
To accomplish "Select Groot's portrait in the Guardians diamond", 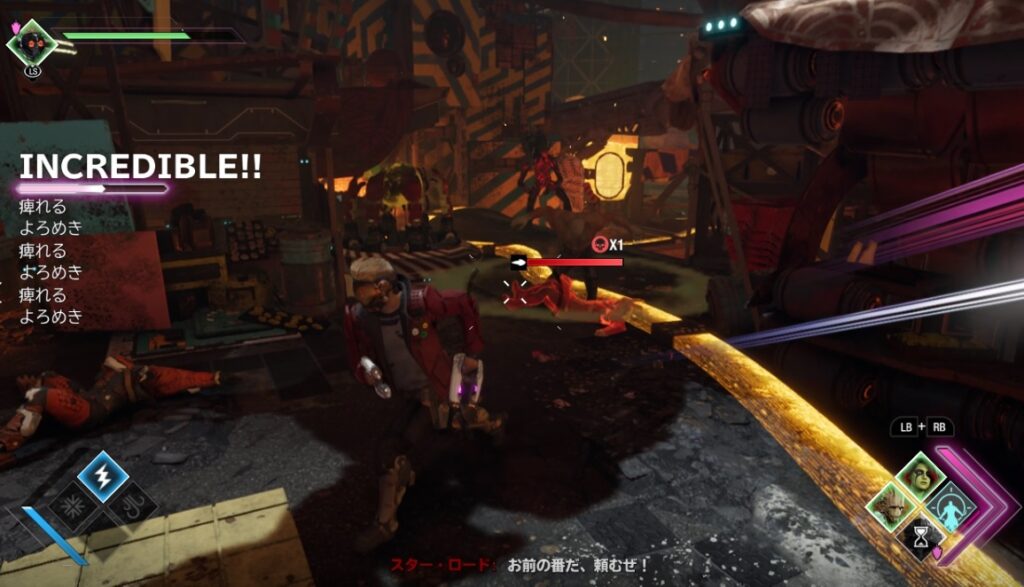I will (x=888, y=506).
